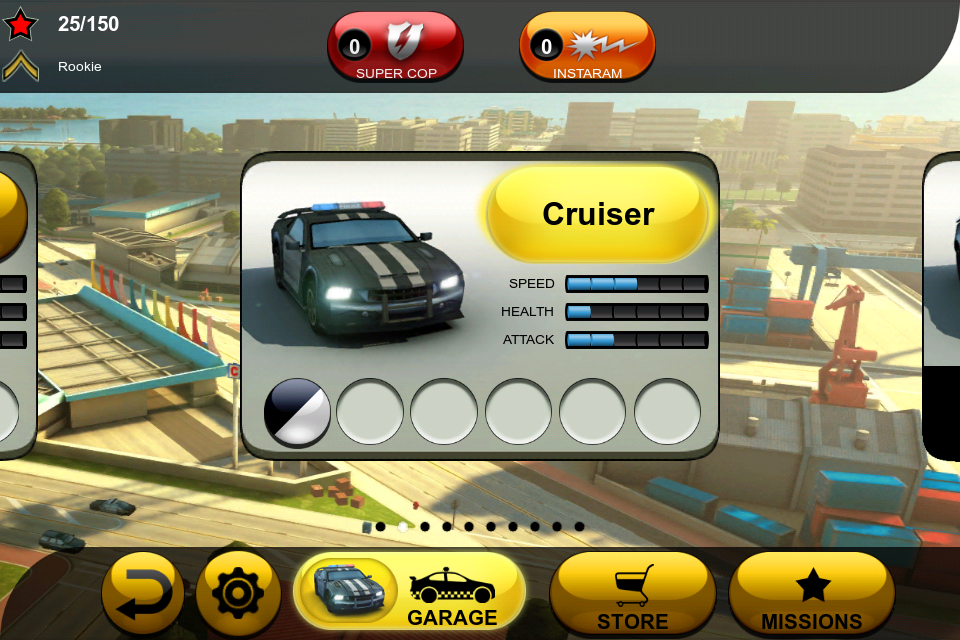Open the Garage section
The width and height of the screenshot is (960, 640).
click(x=409, y=593)
